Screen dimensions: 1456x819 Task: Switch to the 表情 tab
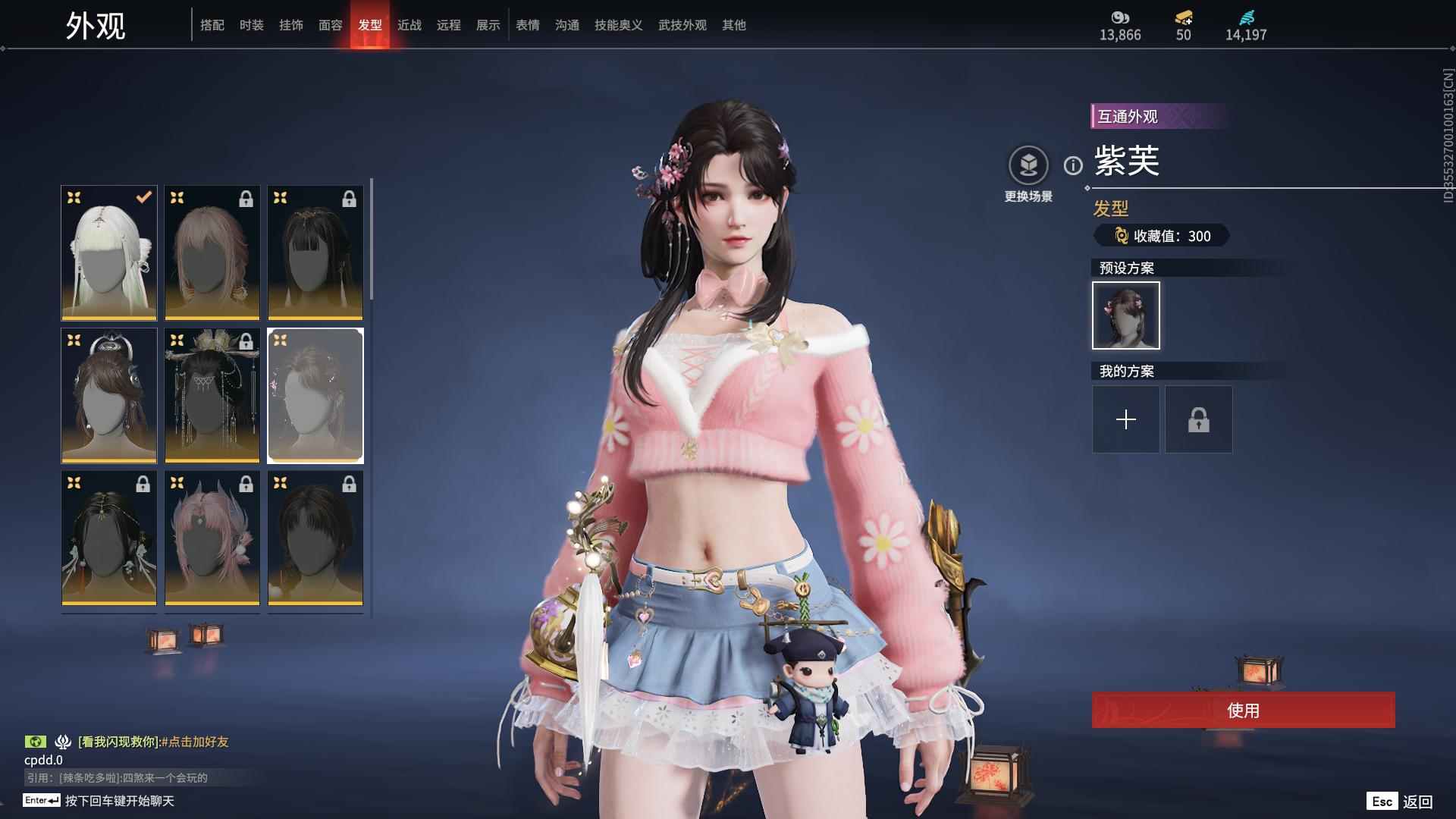(x=527, y=24)
